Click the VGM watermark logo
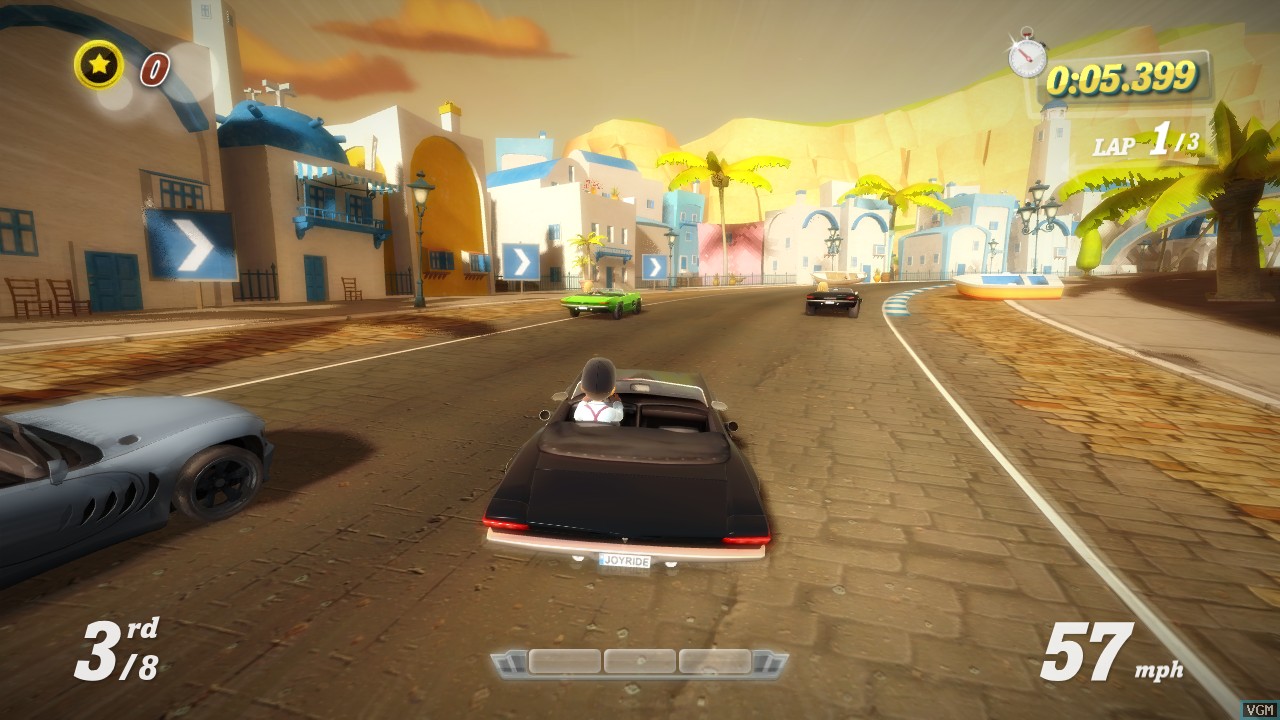This screenshot has width=1280, height=720. tap(1258, 708)
